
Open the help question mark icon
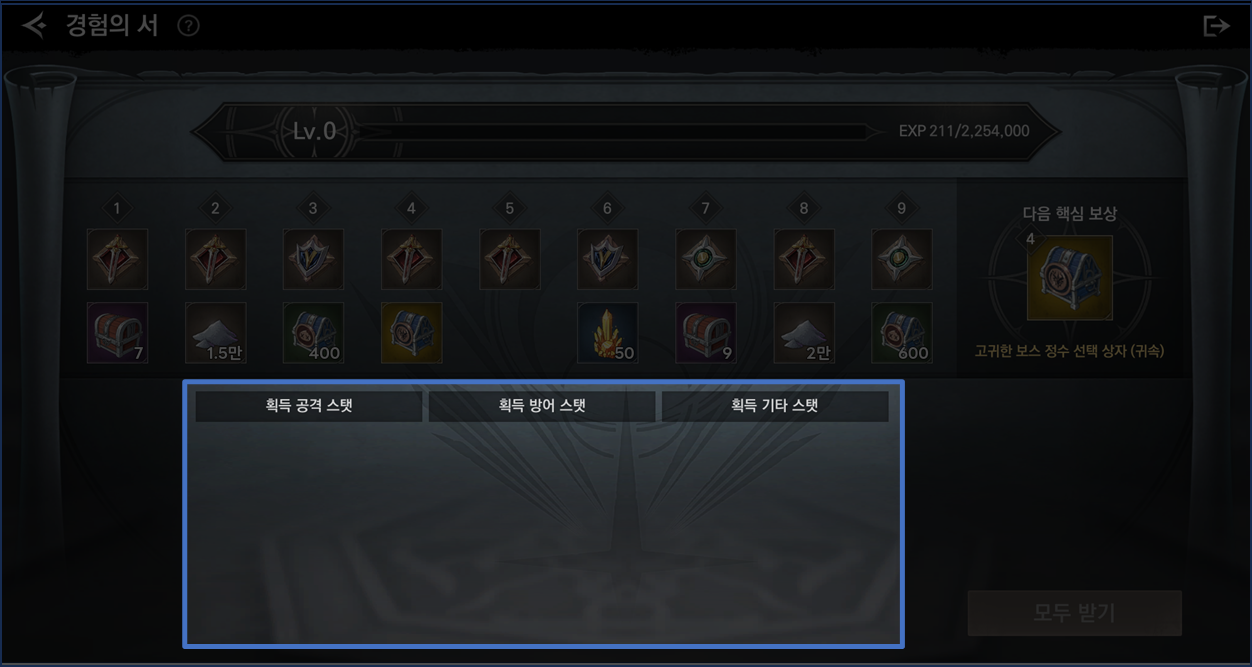[188, 26]
